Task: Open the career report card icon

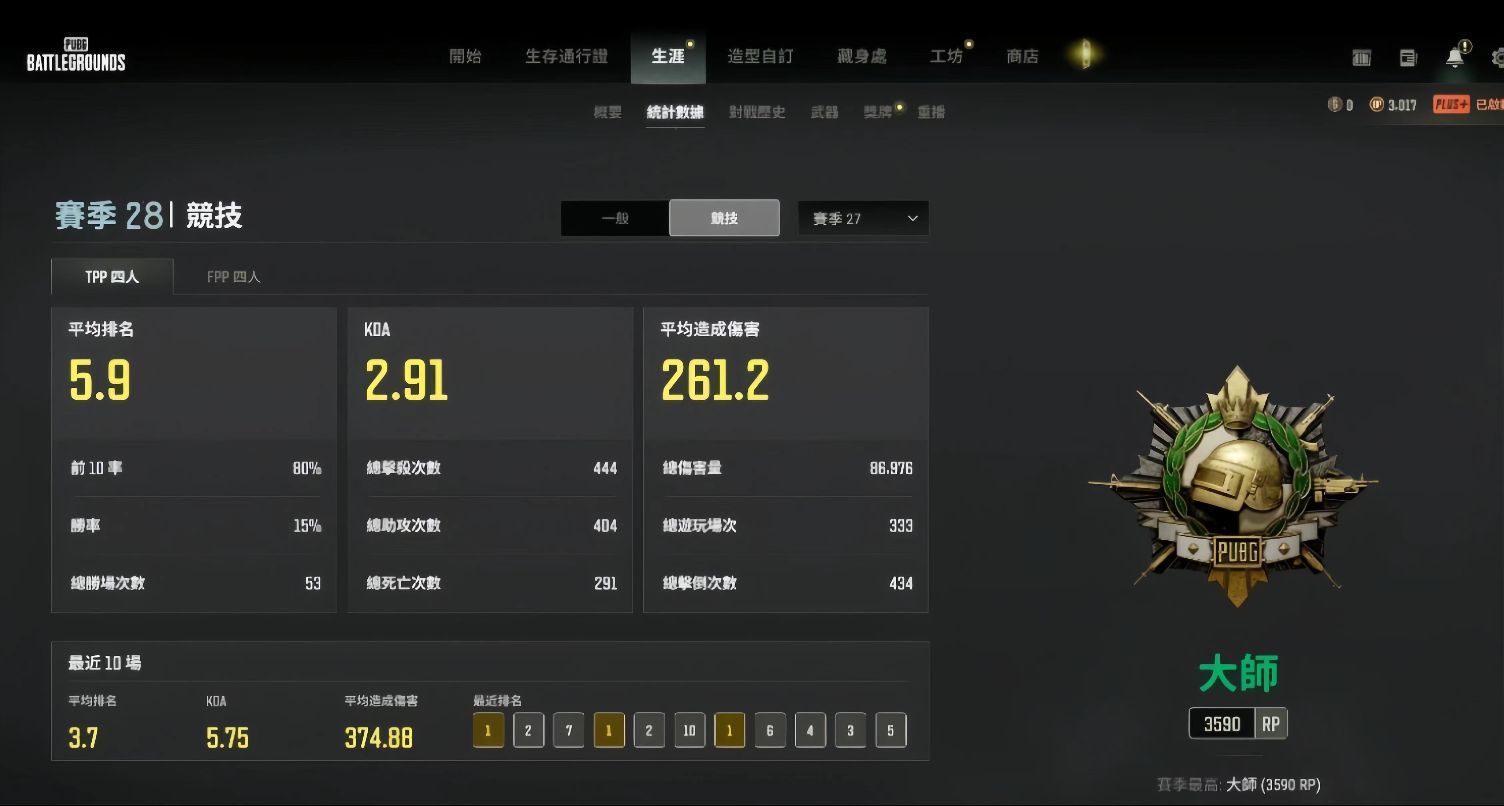Action: pos(1362,58)
